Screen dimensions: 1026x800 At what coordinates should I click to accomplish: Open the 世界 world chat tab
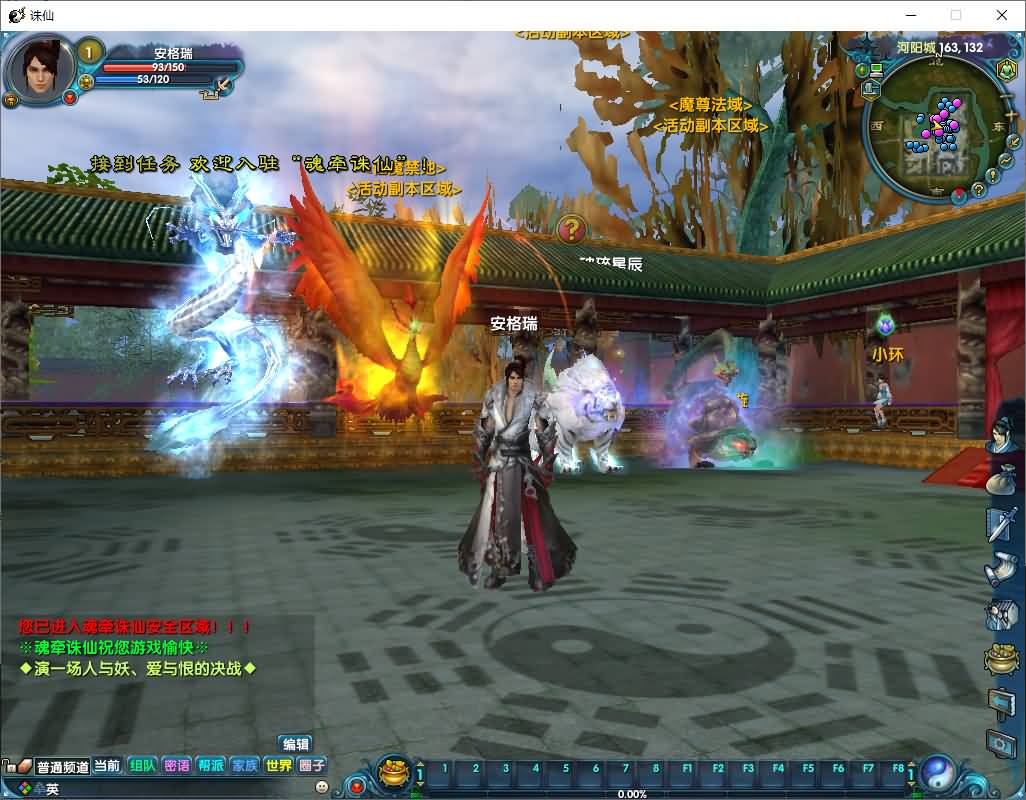click(x=278, y=765)
